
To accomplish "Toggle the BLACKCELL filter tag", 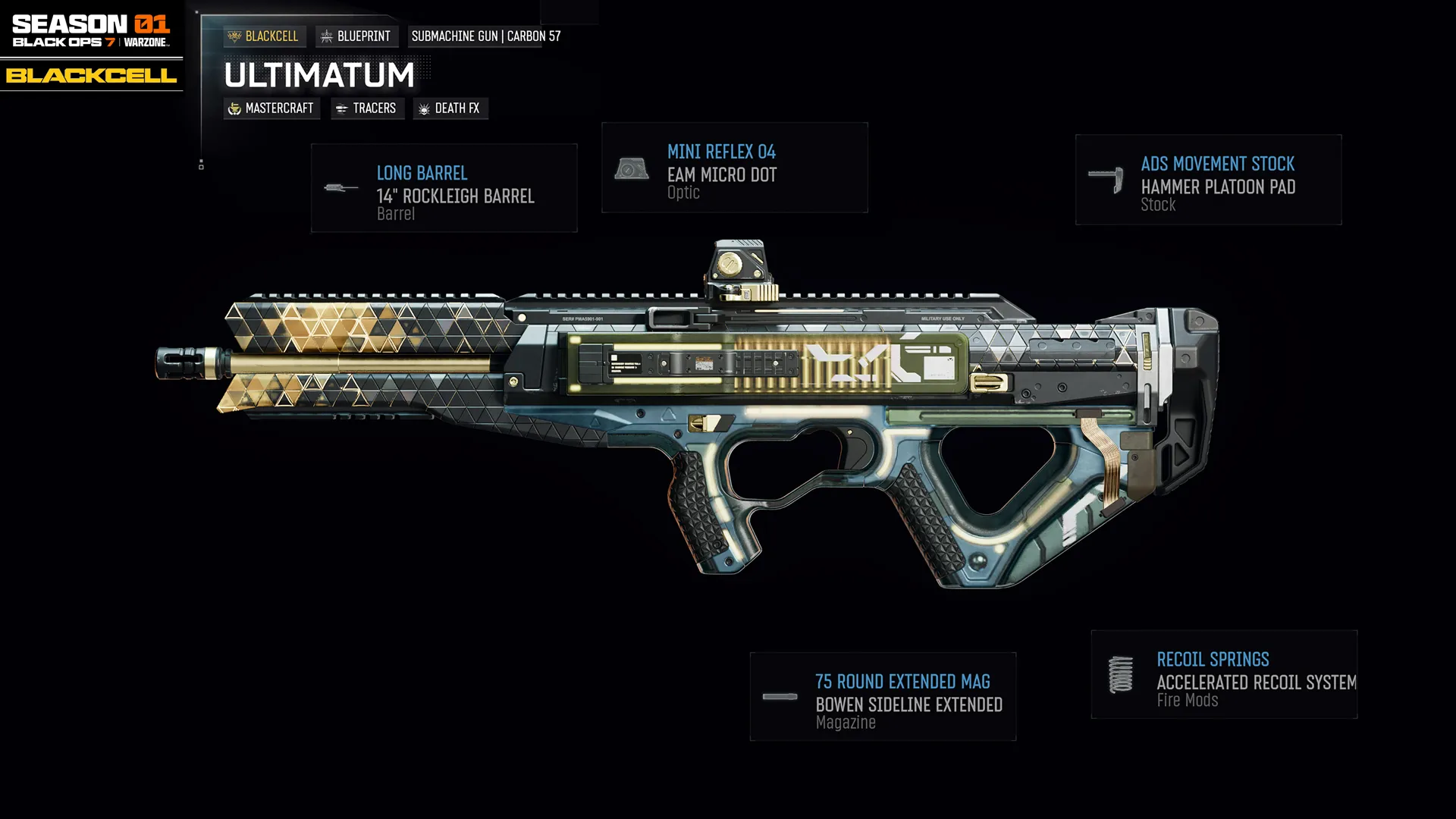I will 265,36.
